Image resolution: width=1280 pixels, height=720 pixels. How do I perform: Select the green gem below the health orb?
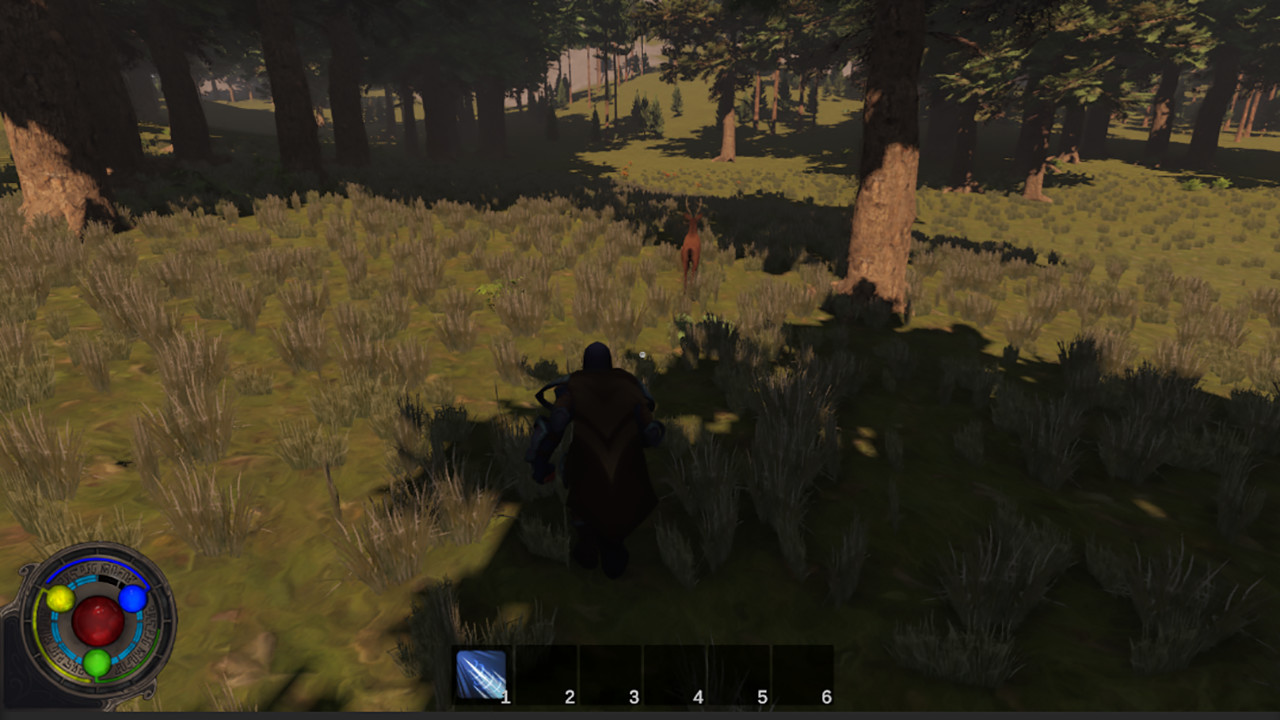coord(97,662)
